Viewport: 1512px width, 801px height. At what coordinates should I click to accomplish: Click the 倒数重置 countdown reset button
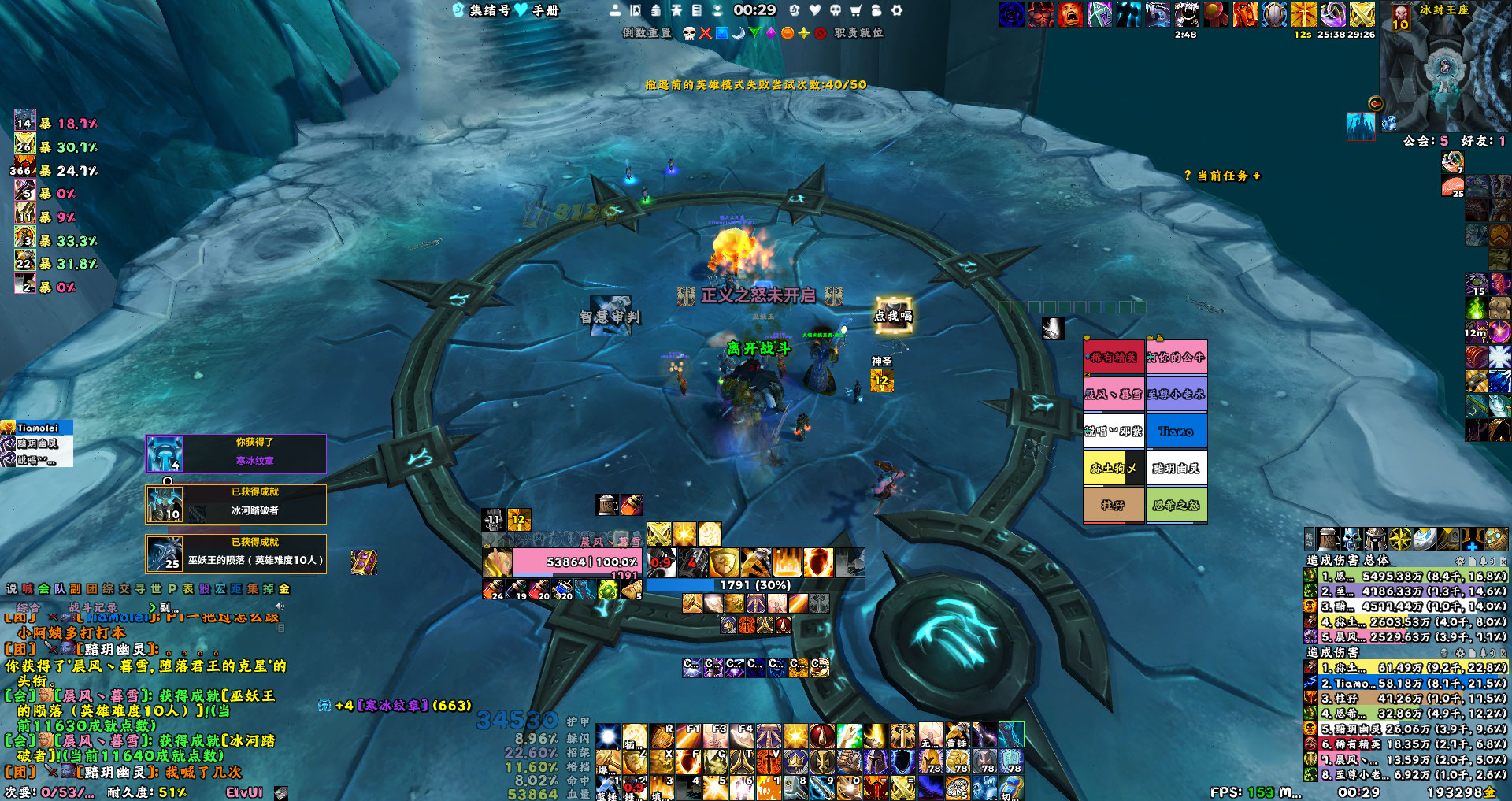tap(647, 33)
